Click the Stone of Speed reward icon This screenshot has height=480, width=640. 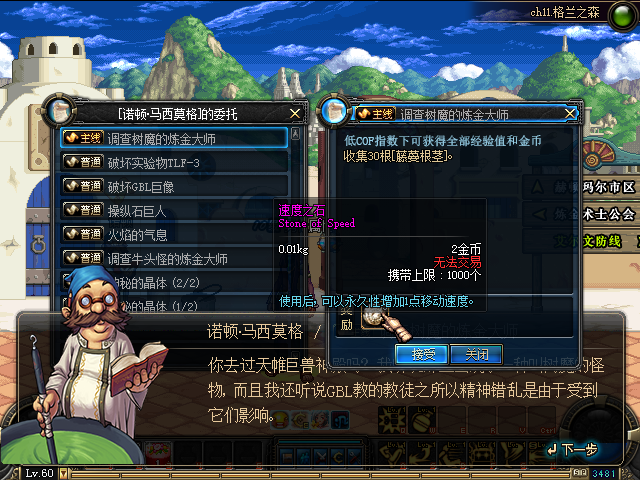click(x=375, y=318)
